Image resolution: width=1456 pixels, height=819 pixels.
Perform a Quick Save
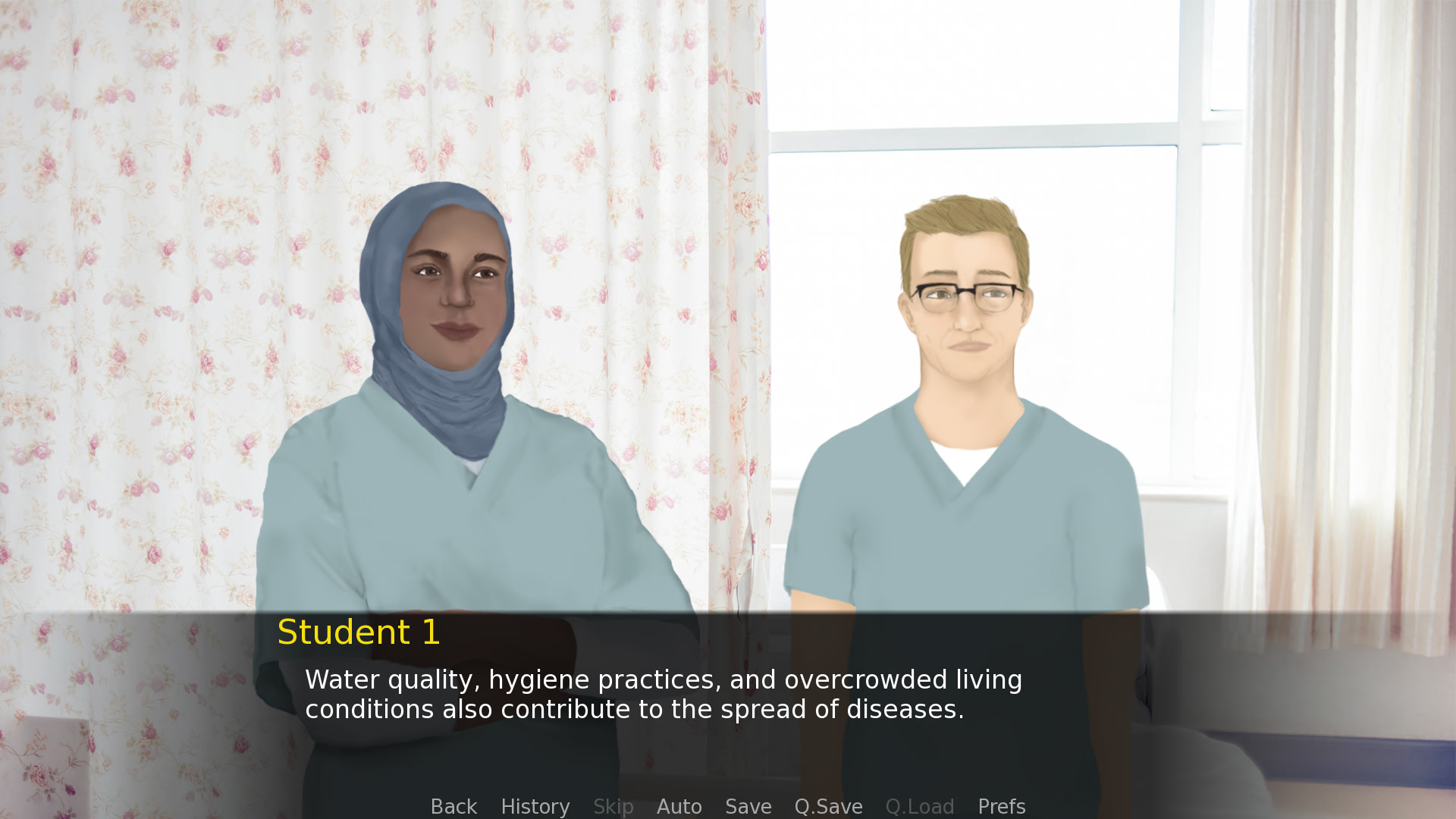(x=828, y=807)
